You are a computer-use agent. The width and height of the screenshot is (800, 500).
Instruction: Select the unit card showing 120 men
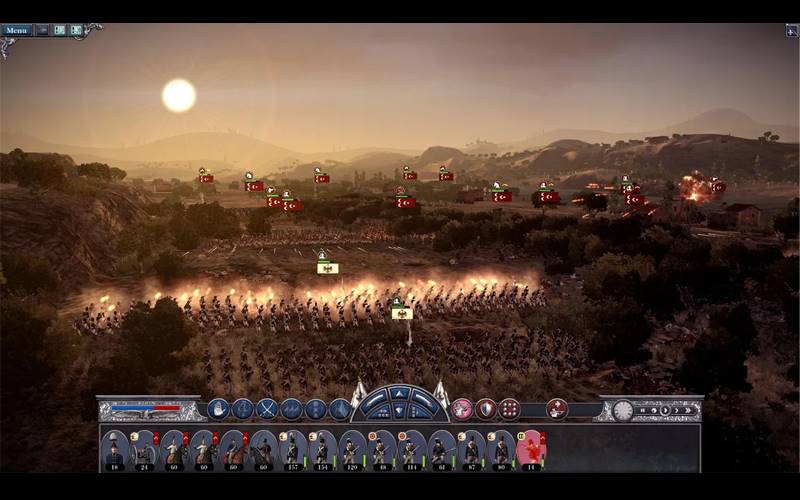351,449
